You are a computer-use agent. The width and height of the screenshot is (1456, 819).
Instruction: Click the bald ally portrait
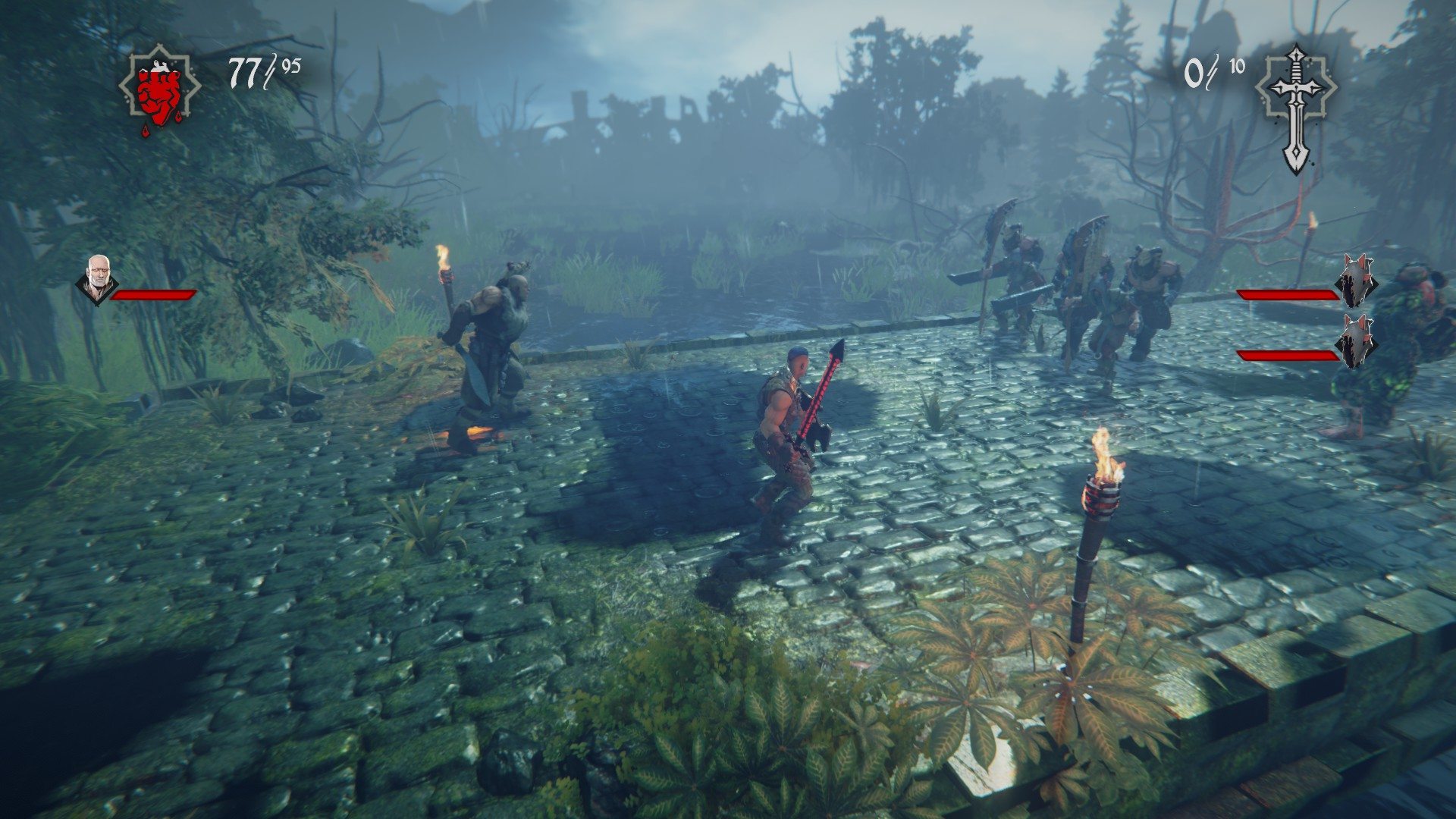tap(97, 278)
